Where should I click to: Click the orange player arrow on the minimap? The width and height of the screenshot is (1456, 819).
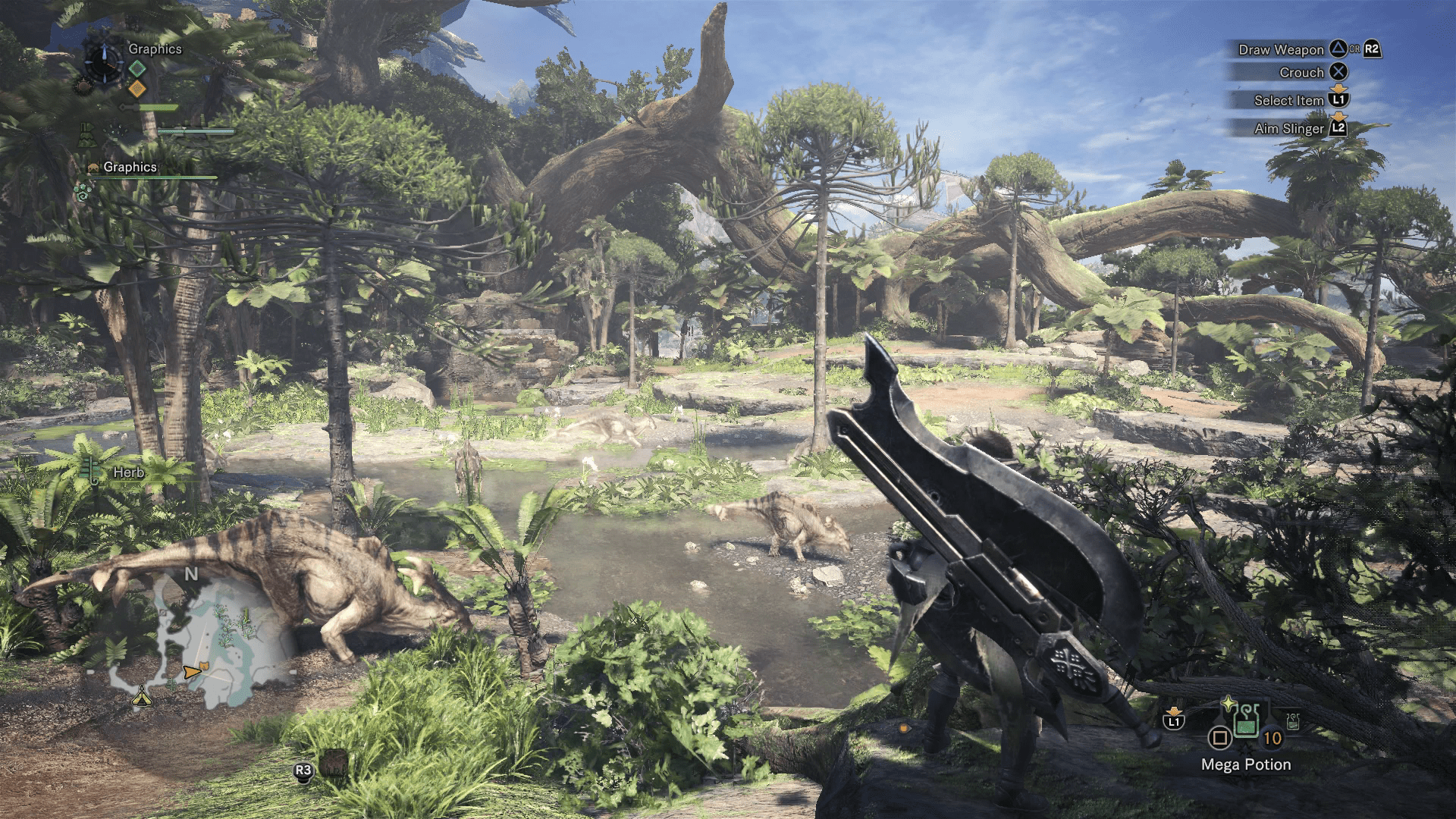coord(190,672)
